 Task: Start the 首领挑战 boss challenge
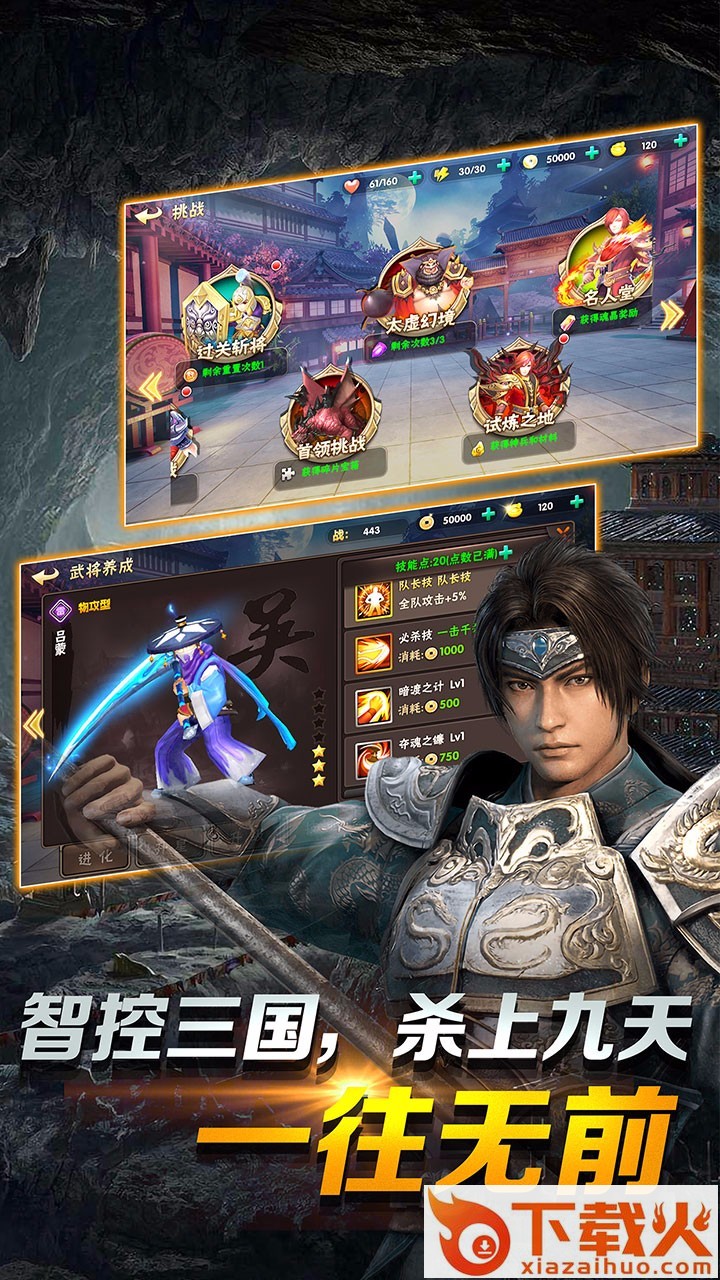pyautogui.click(x=326, y=412)
